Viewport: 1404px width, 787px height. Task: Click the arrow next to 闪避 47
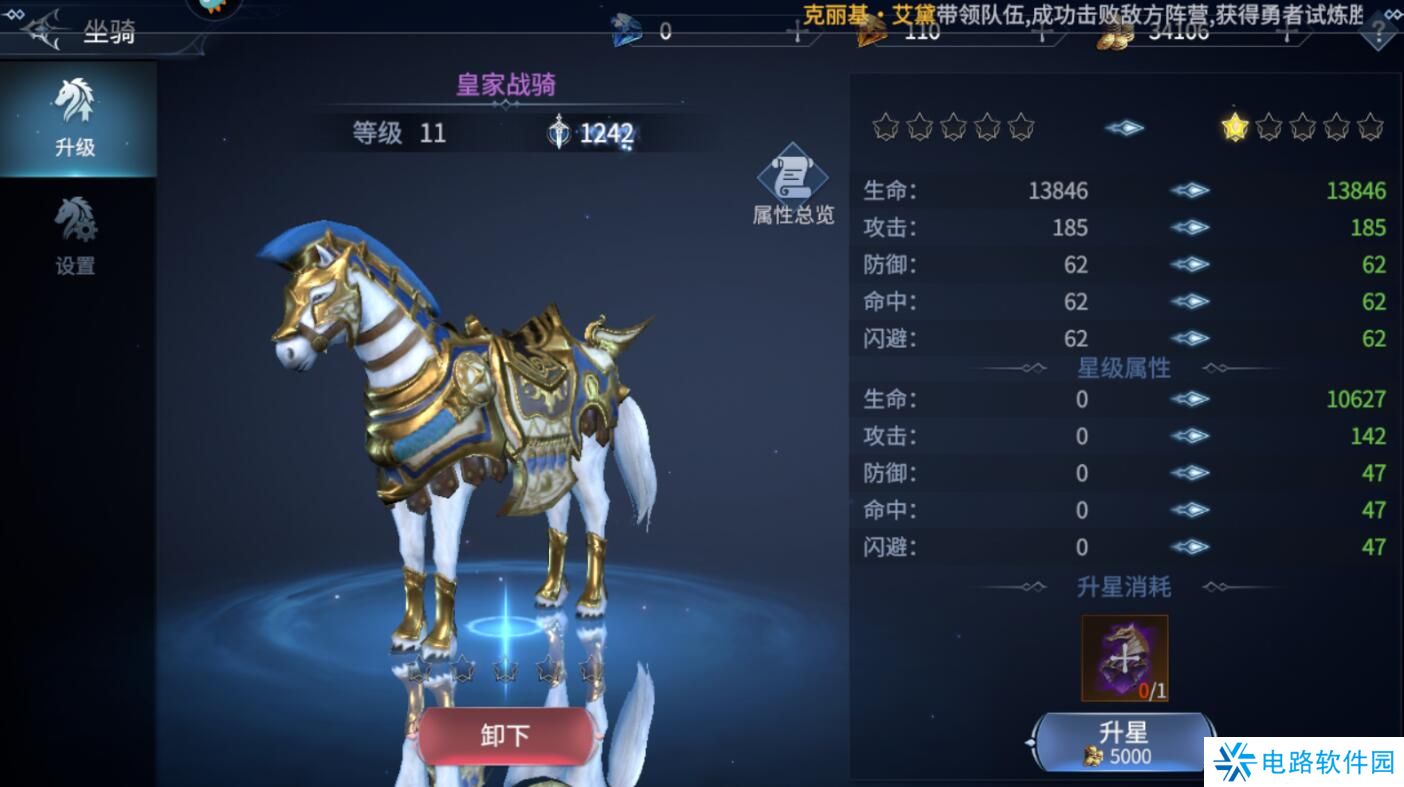pyautogui.click(x=1189, y=547)
